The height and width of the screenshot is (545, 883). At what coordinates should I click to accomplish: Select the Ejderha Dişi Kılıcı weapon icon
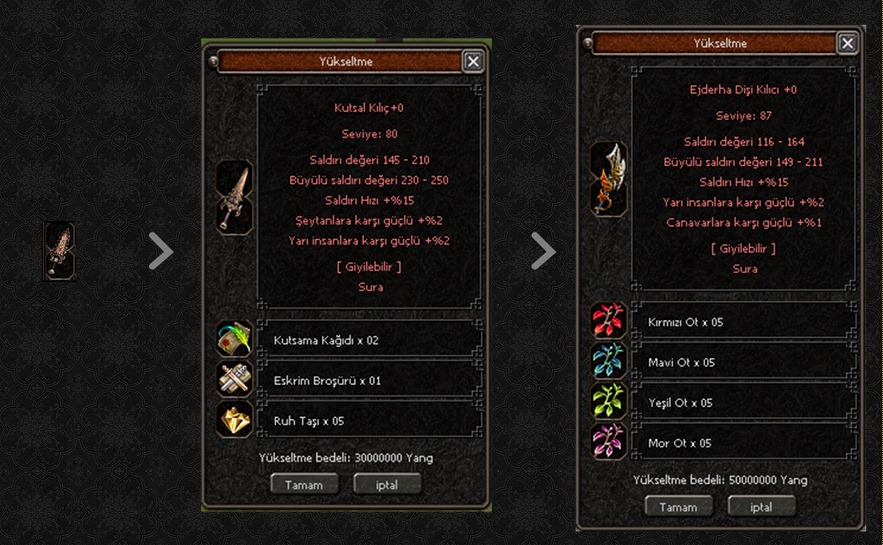point(608,178)
